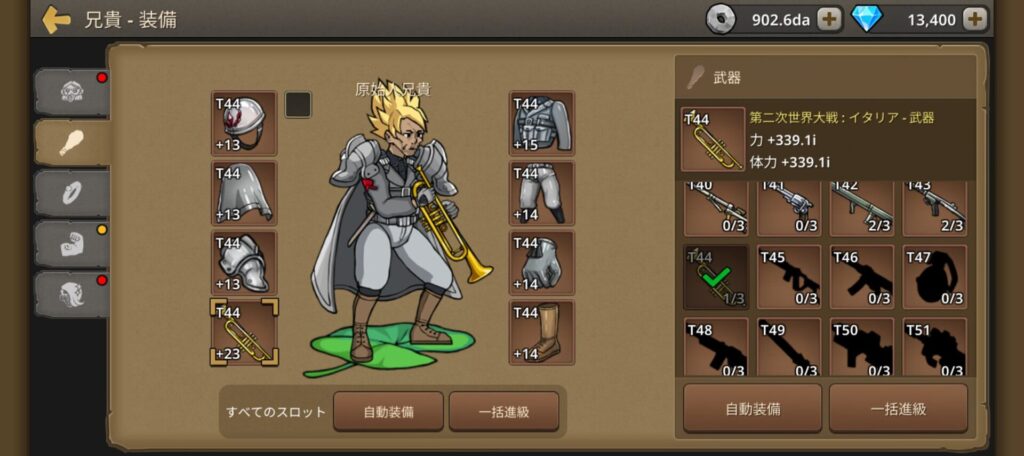Image resolution: width=1024 pixels, height=456 pixels.
Task: Choose the equipped gloves slot
Action: [x=541, y=263]
